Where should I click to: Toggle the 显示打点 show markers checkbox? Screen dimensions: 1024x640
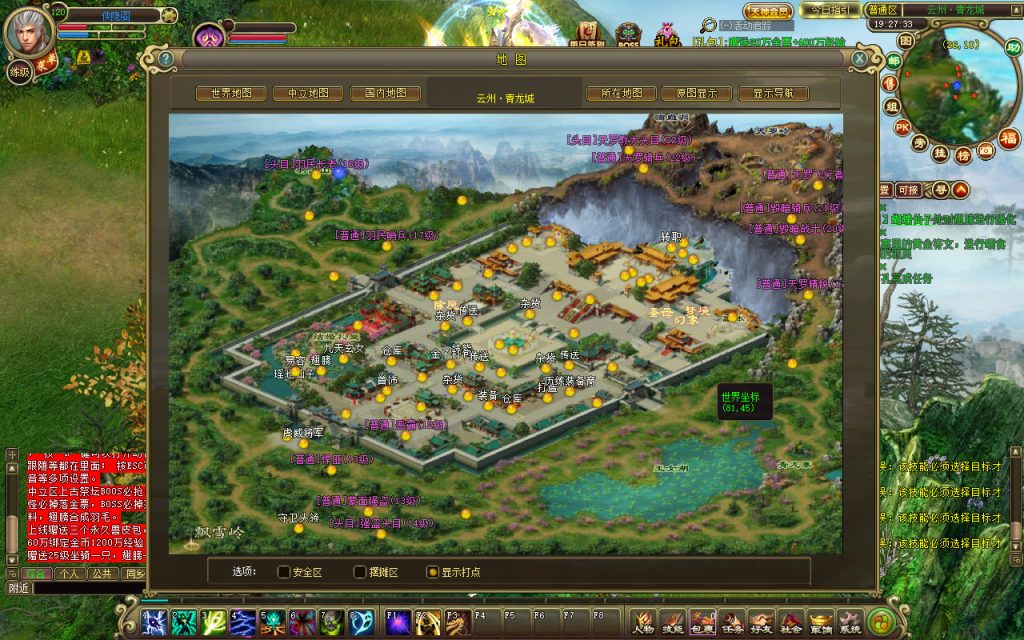[x=432, y=572]
